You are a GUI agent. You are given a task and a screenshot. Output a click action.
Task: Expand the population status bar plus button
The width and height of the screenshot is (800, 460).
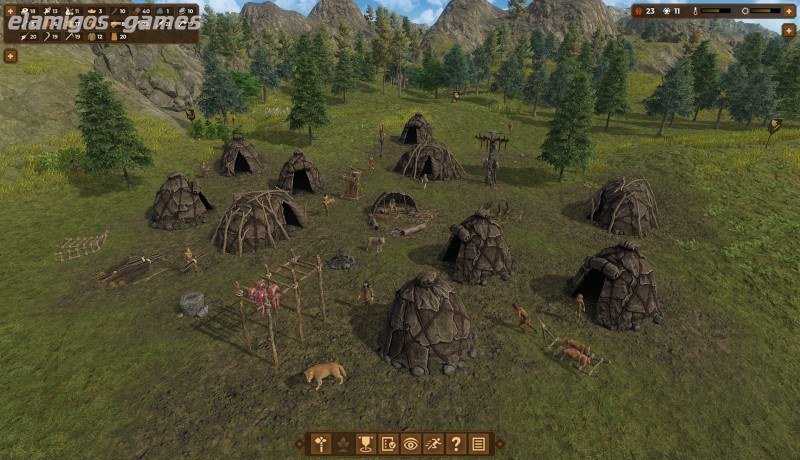click(x=787, y=11)
